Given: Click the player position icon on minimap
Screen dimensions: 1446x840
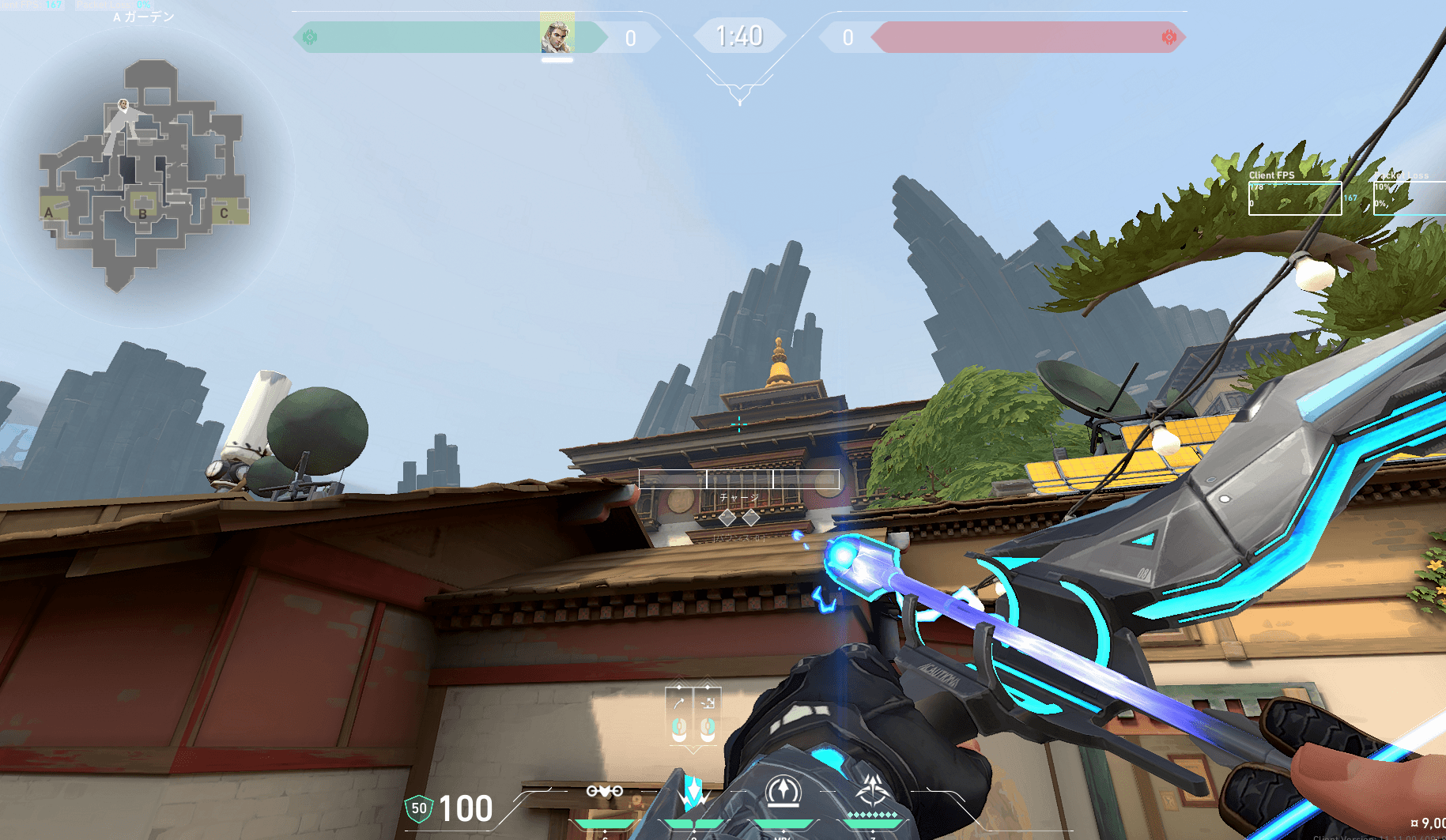Looking at the screenshot, I should click(123, 104).
